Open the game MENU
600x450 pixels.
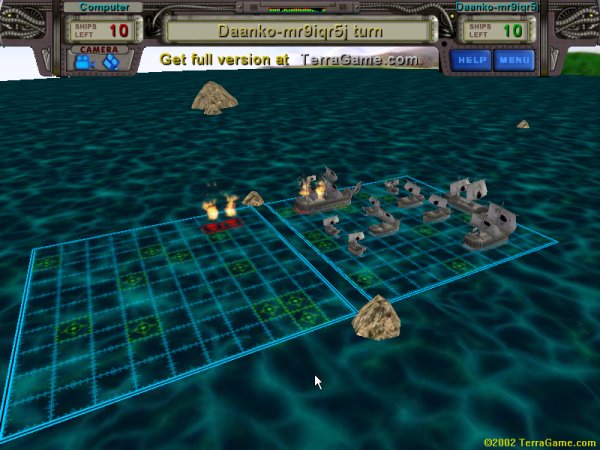click(x=514, y=60)
